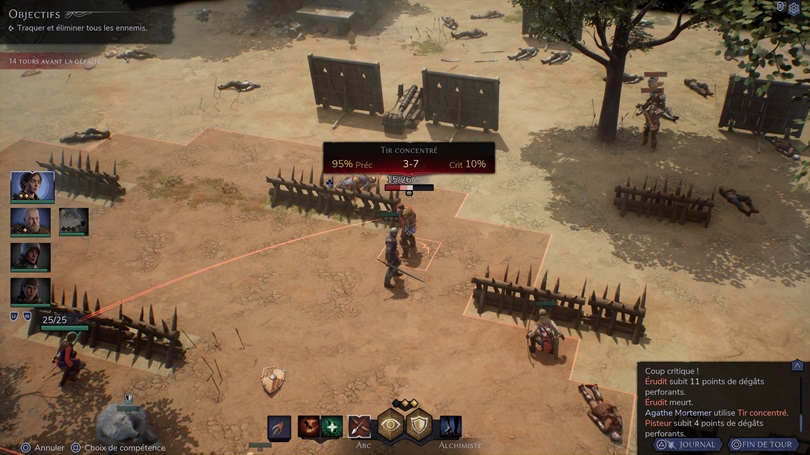Select the arrow skill icon on the hotbar
This screenshot has width=810, height=455.
(279, 427)
